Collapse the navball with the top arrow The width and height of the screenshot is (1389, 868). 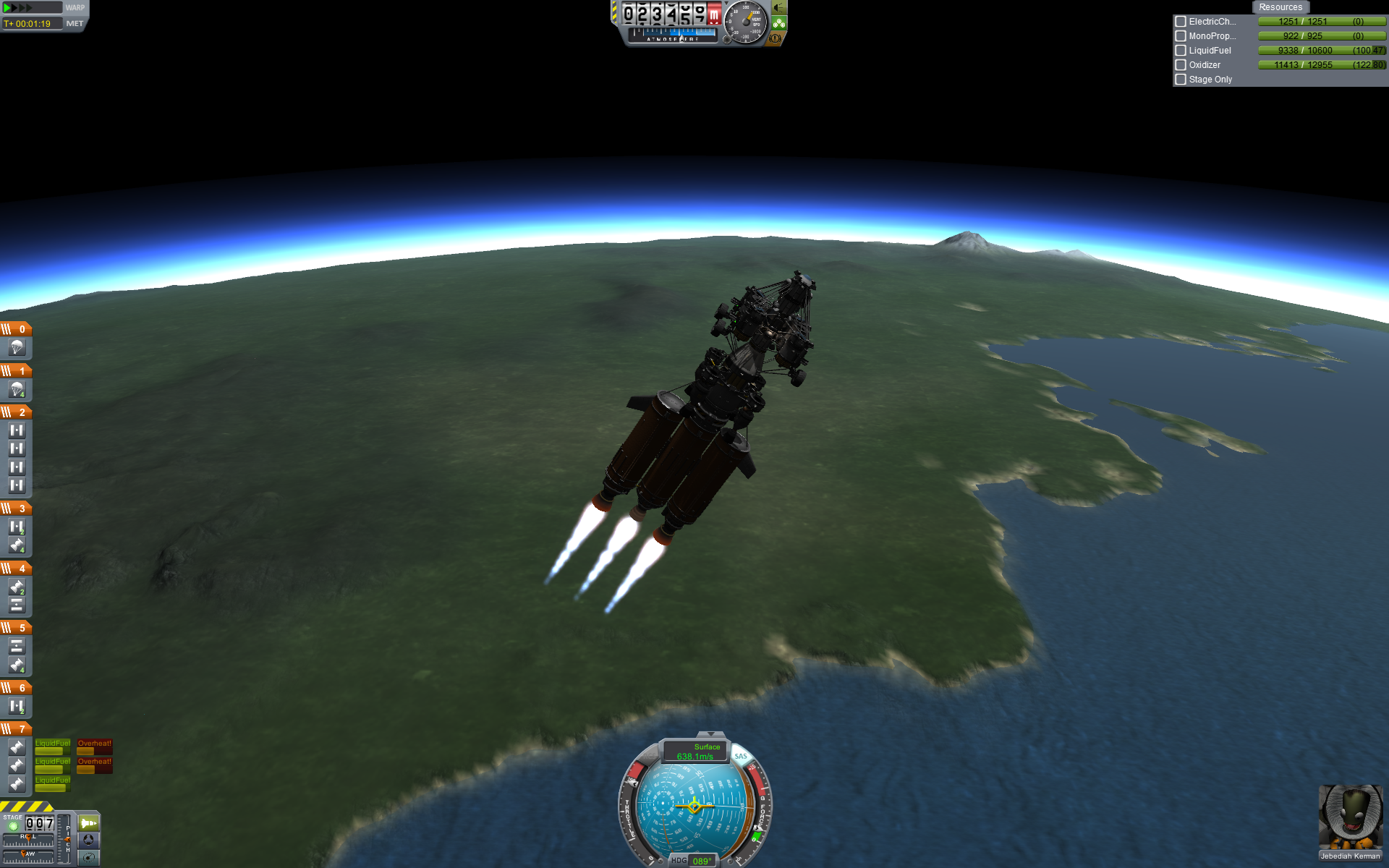710,734
